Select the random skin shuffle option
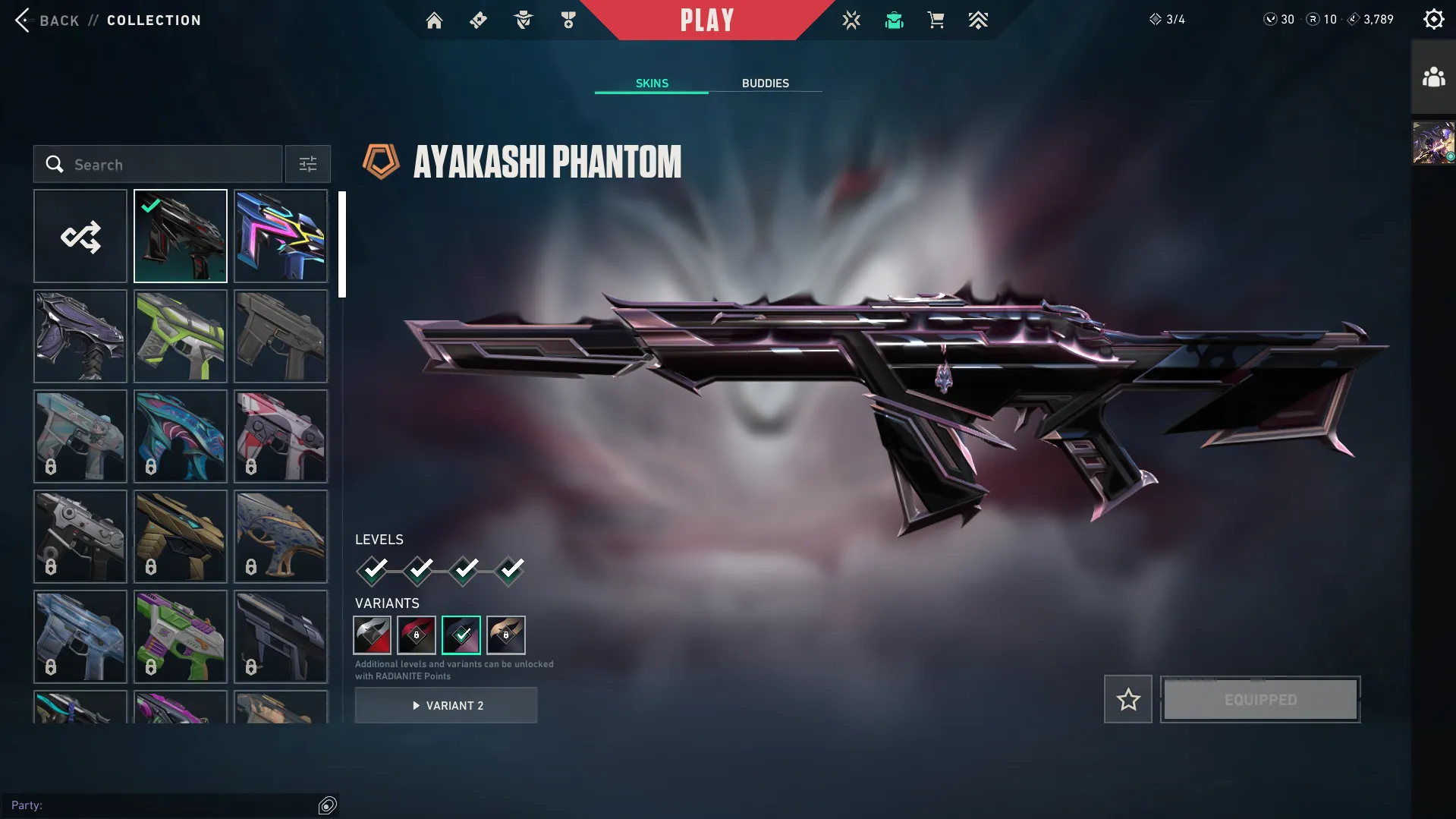The height and width of the screenshot is (819, 1456). coord(80,236)
